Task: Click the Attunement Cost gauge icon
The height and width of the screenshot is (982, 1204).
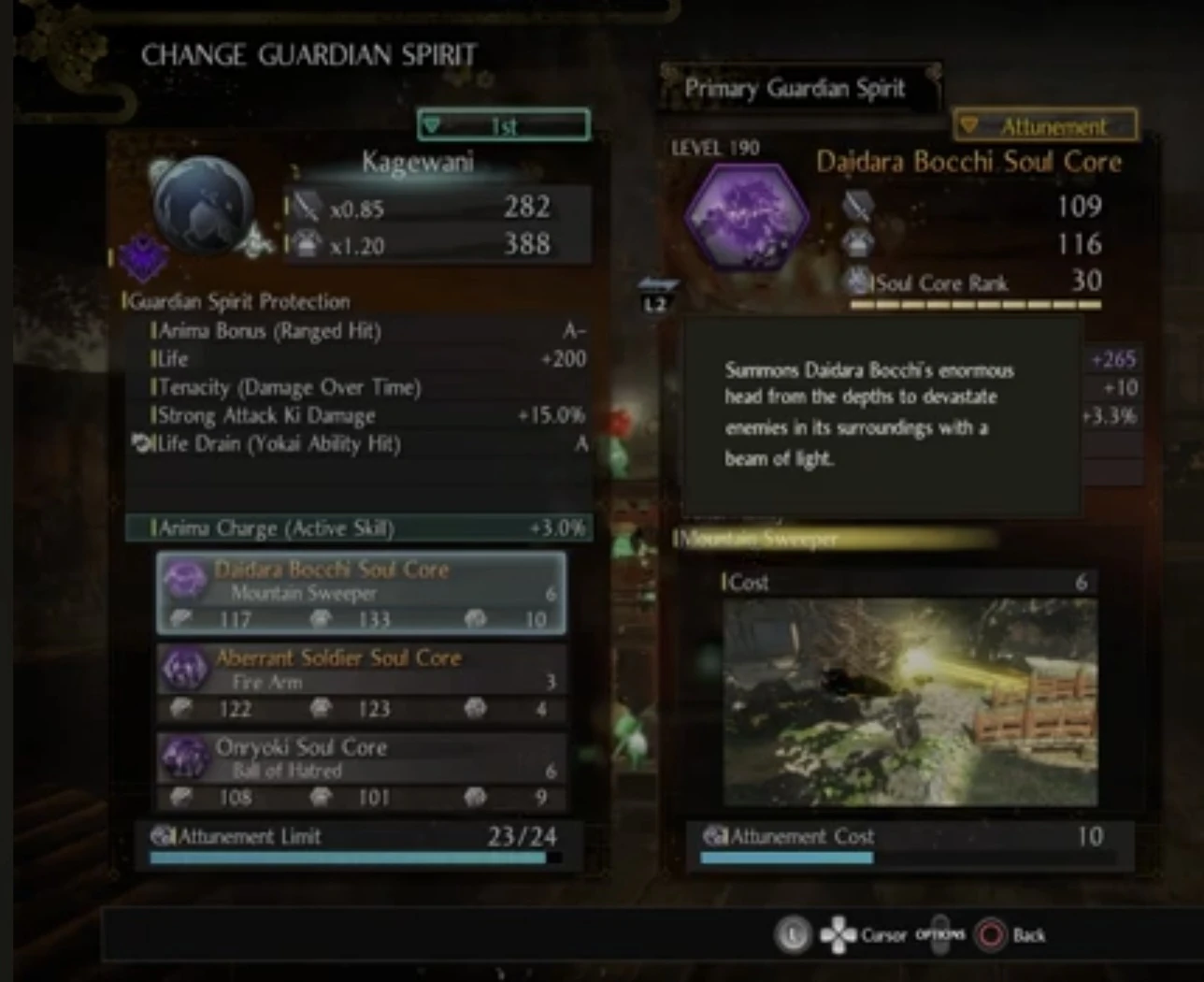Action: pyautogui.click(x=712, y=837)
